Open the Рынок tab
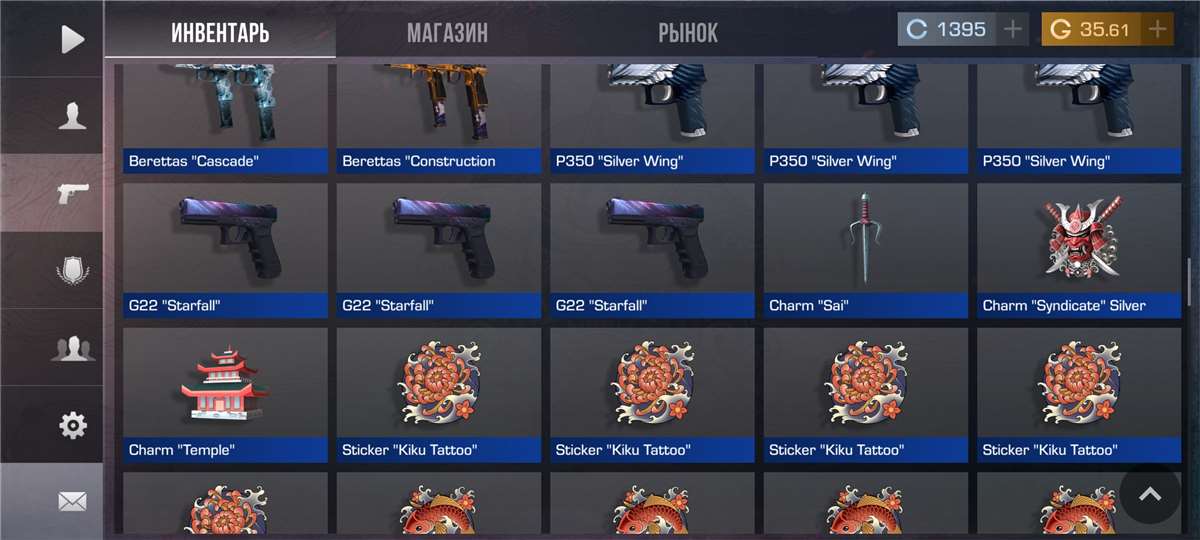This screenshot has width=1200, height=540. (x=688, y=32)
